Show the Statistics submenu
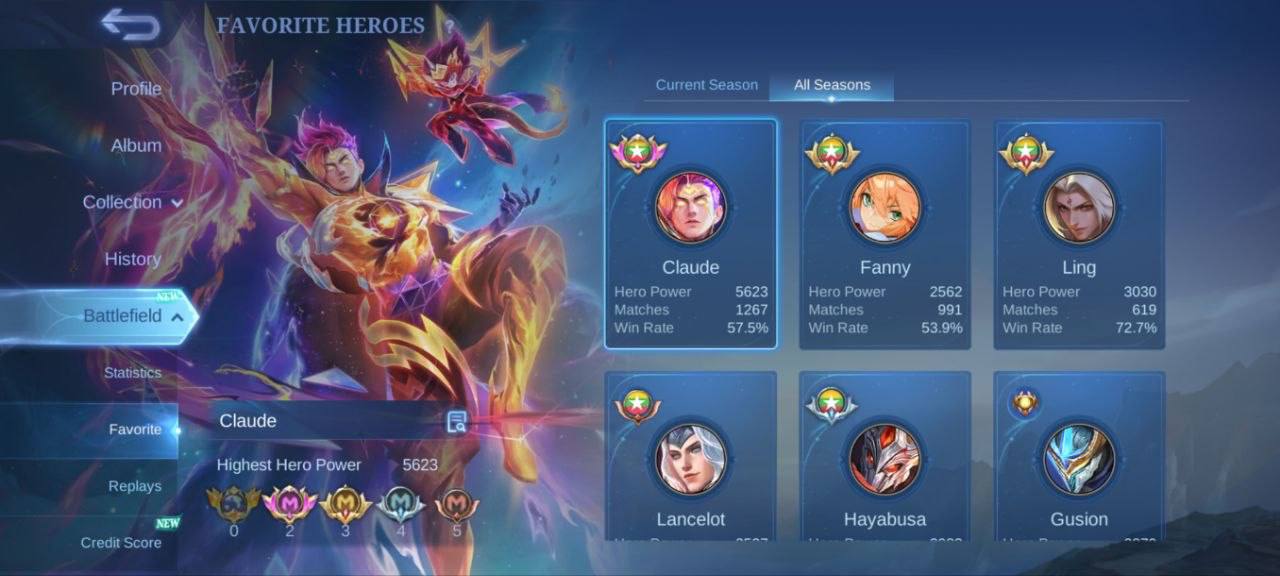Screen dimensions: 1280x576 [133, 373]
